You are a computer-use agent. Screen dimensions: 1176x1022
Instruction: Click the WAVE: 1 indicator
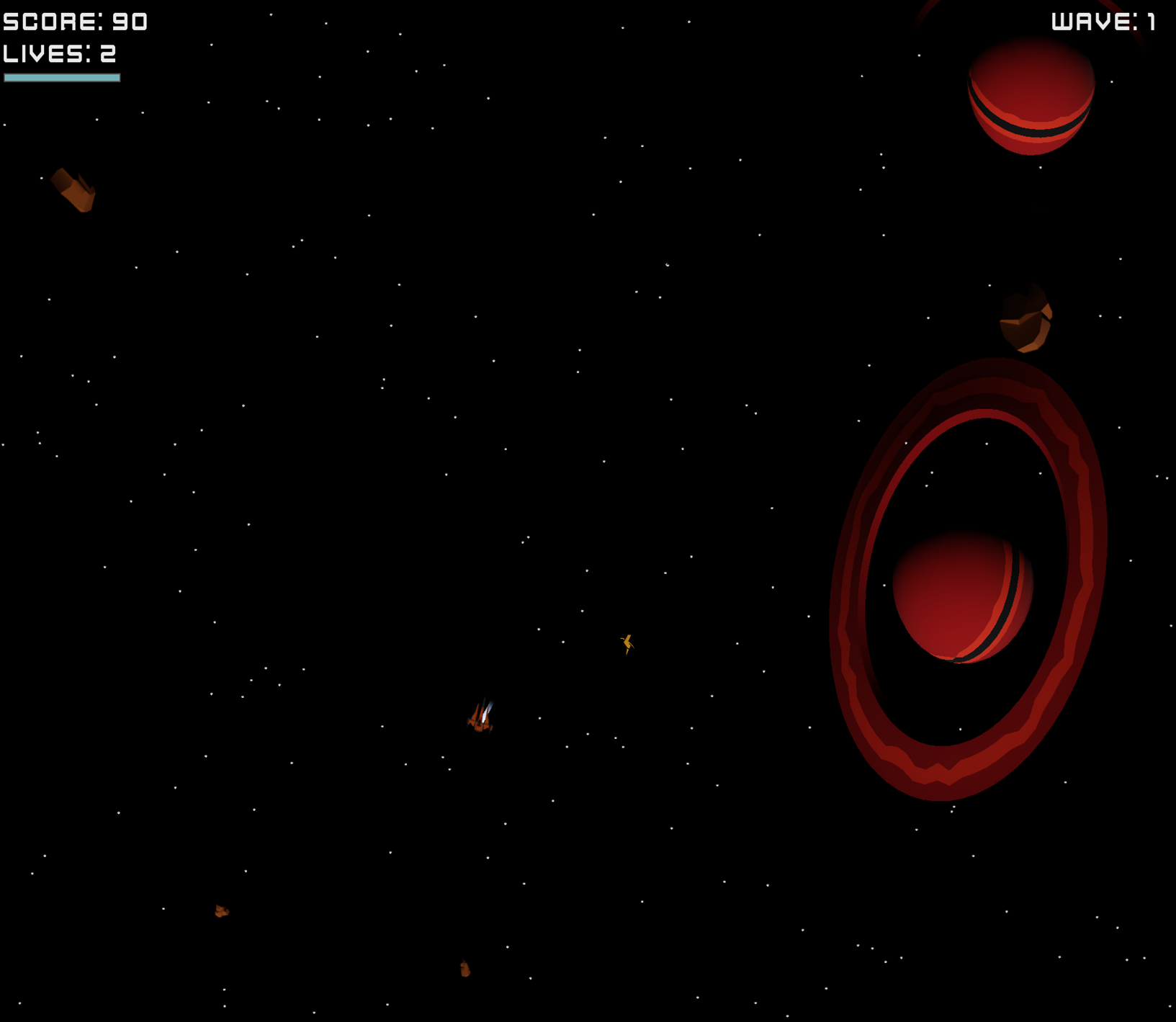1102,22
